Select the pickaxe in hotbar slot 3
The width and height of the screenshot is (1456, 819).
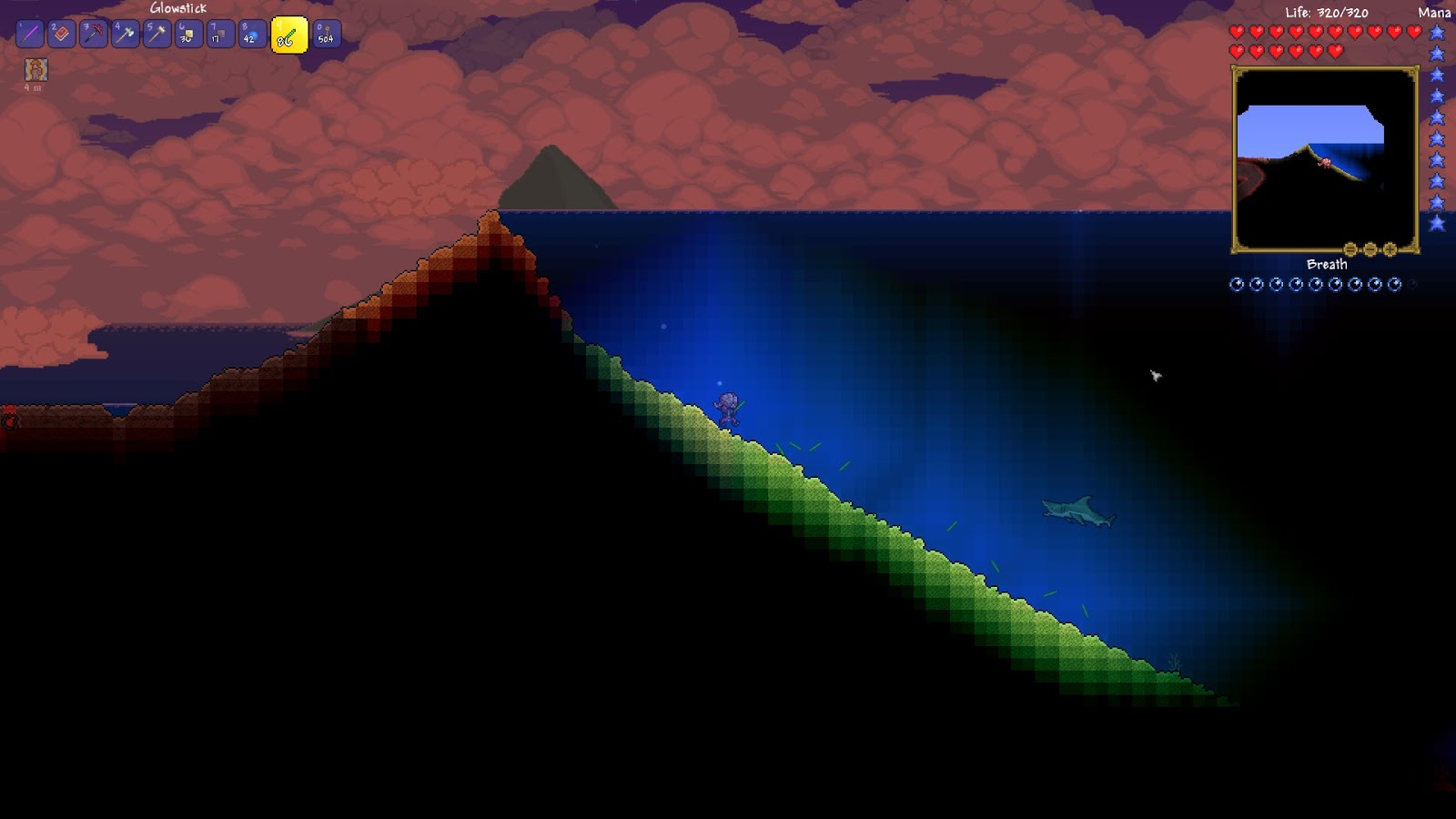point(91,35)
